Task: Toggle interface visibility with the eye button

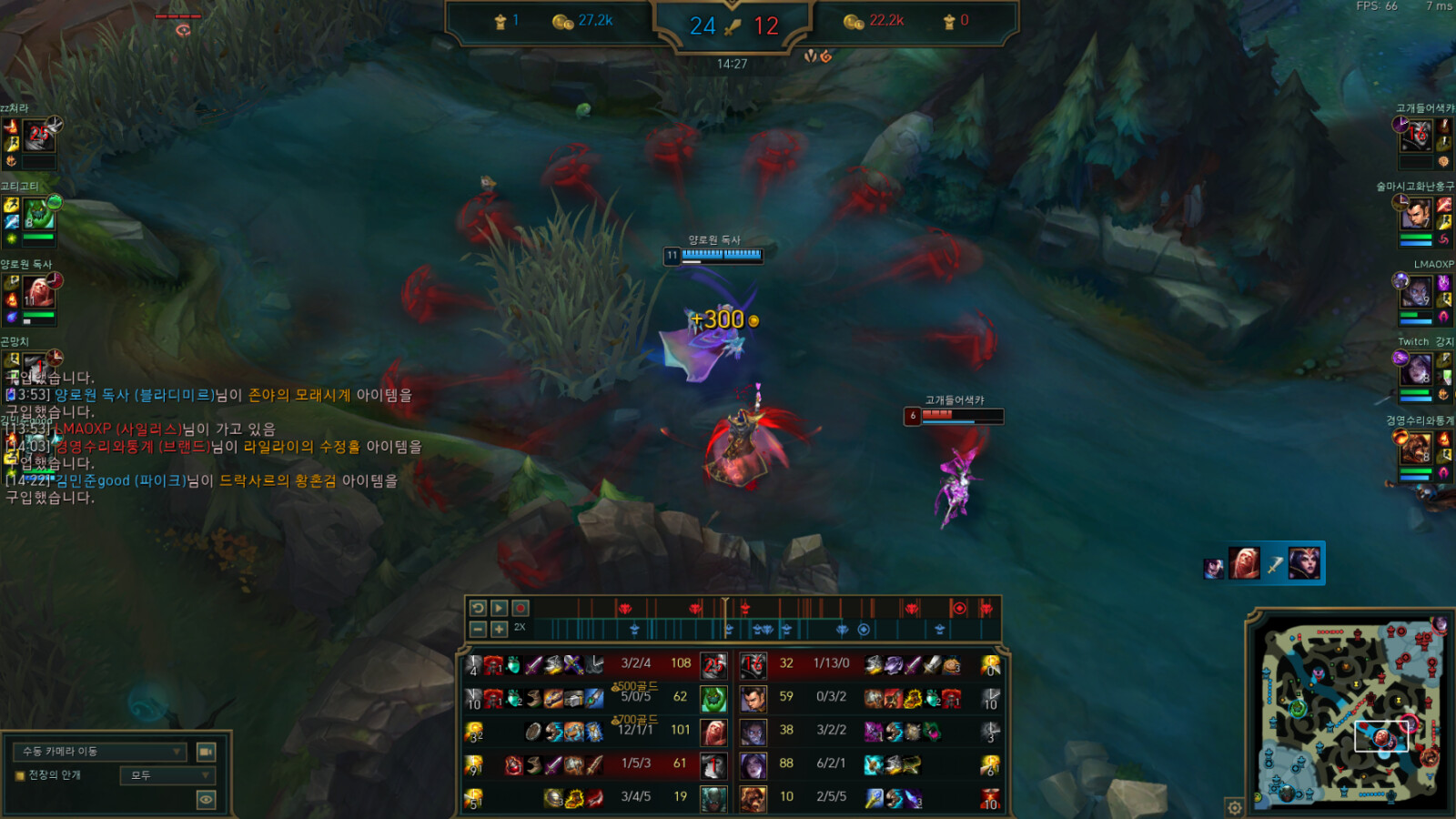Action: (x=207, y=800)
